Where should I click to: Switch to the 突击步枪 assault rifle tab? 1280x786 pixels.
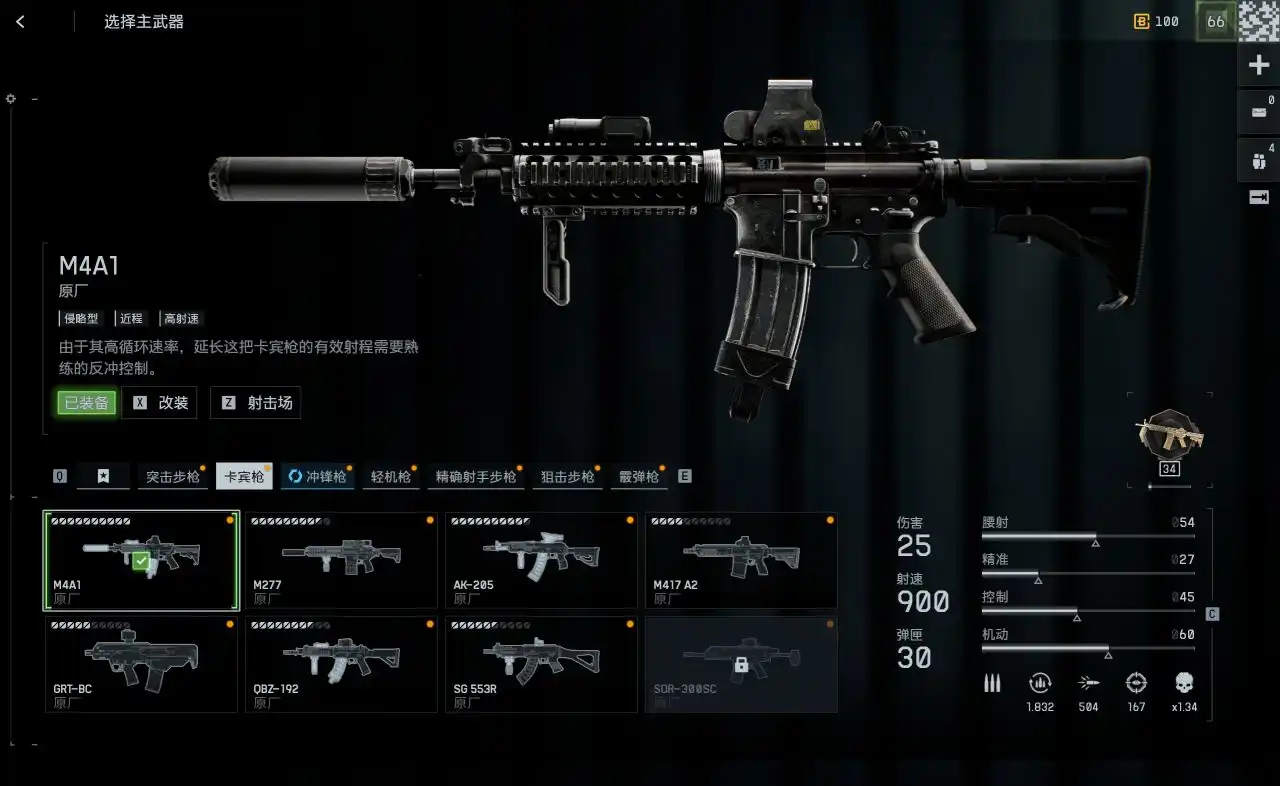tap(173, 477)
